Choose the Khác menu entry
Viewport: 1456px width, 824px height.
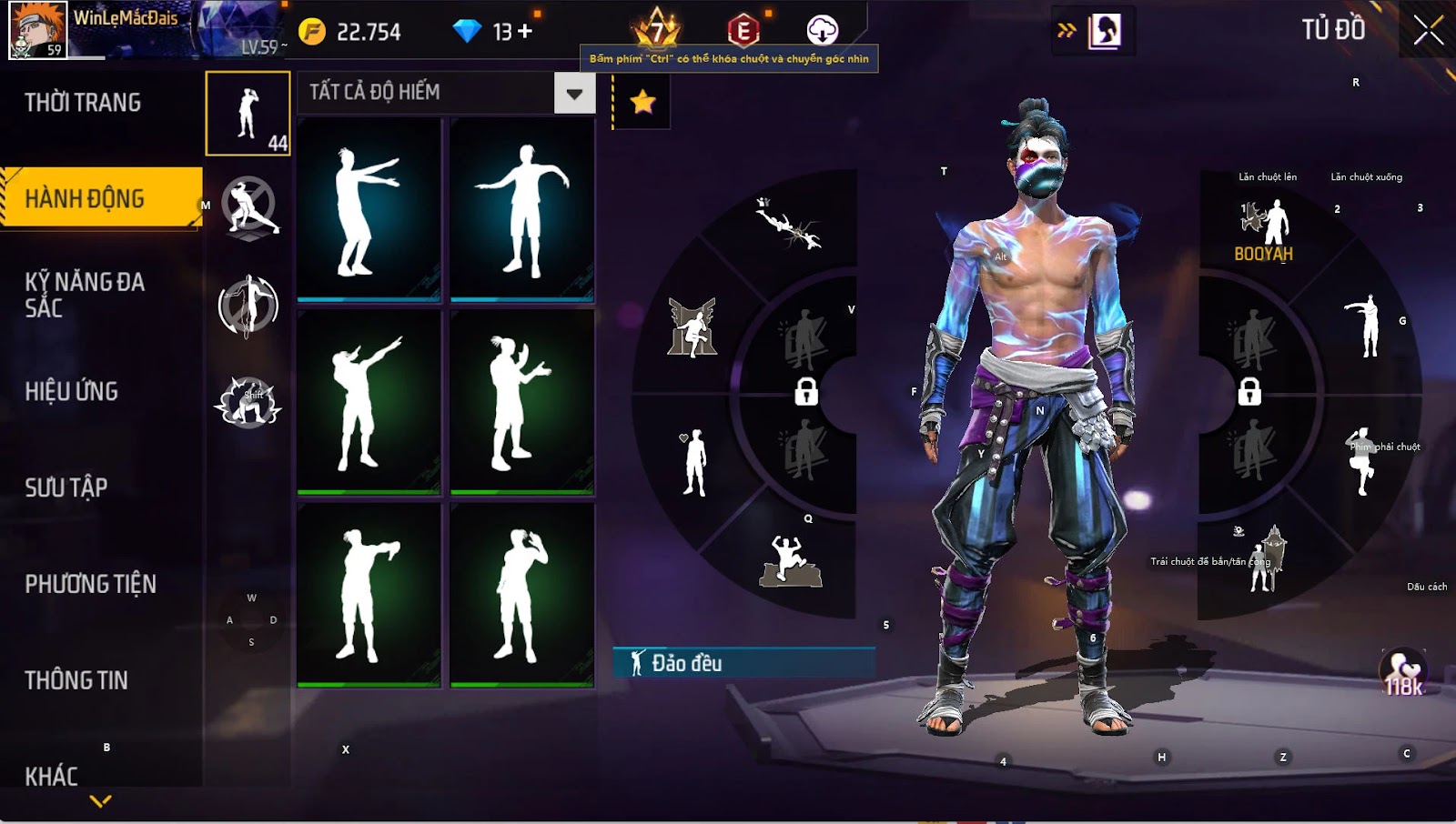pyautogui.click(x=52, y=776)
